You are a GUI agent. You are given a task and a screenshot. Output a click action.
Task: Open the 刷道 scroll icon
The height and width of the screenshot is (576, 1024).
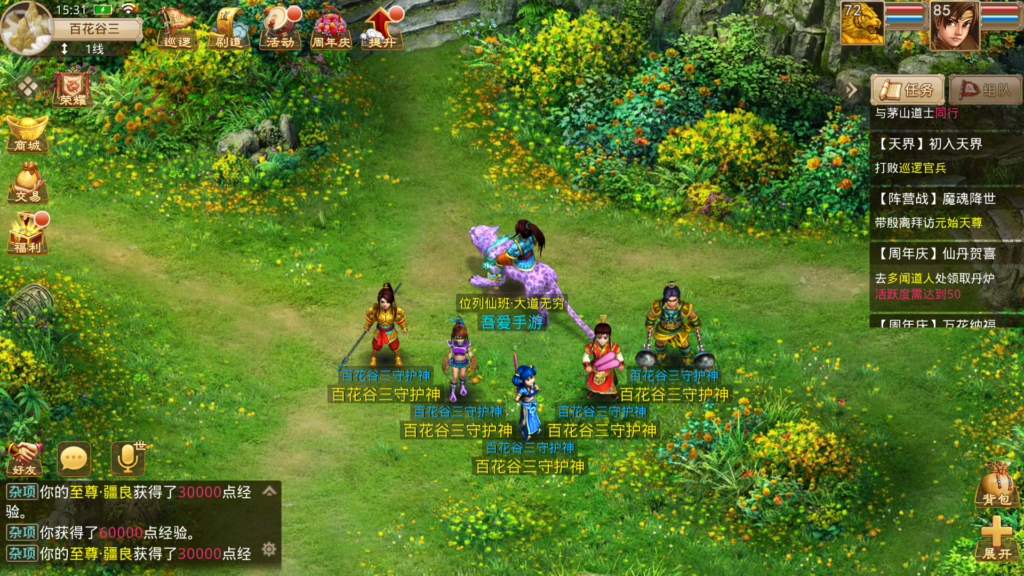click(x=228, y=27)
